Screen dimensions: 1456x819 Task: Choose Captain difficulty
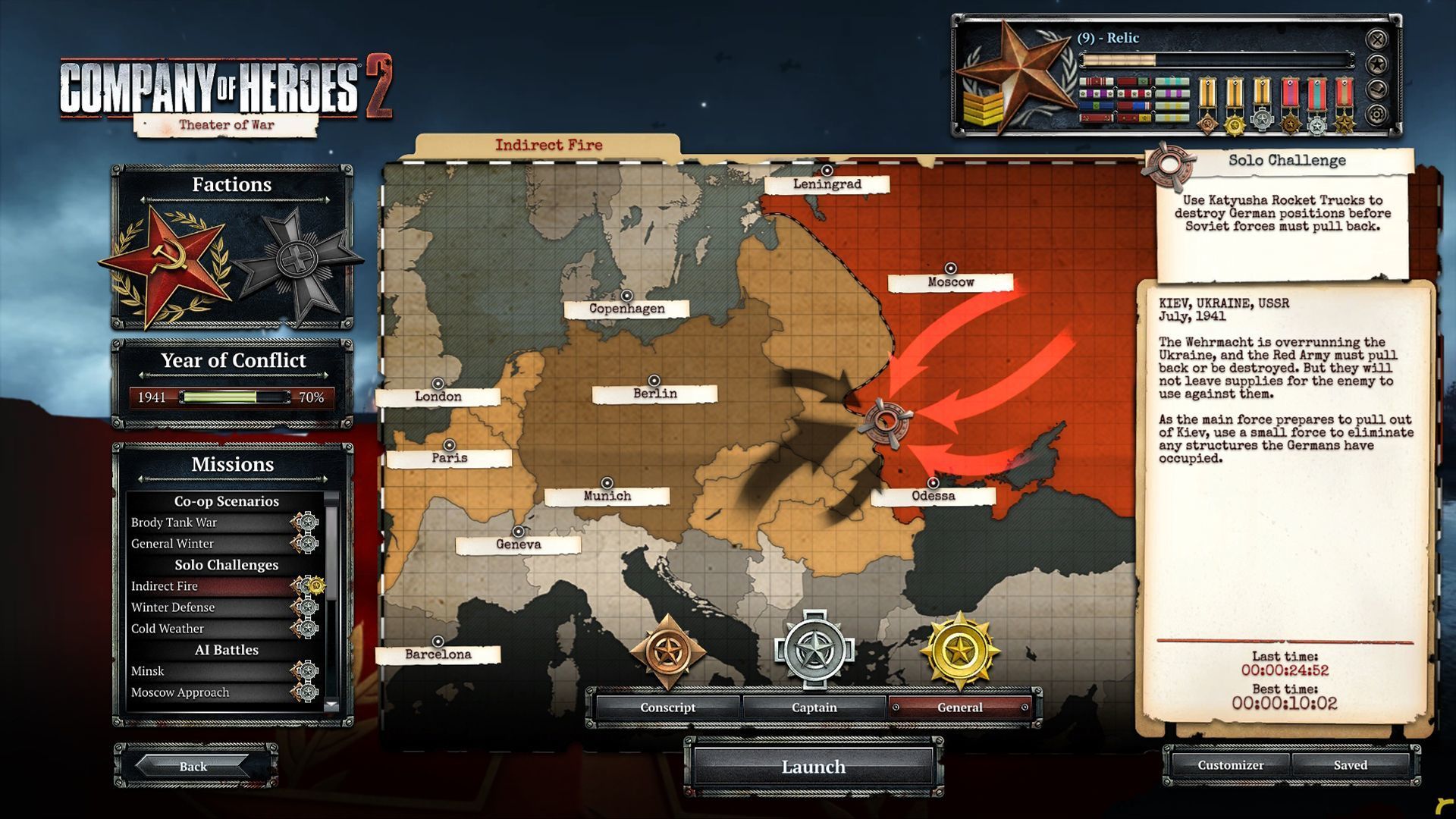click(814, 708)
